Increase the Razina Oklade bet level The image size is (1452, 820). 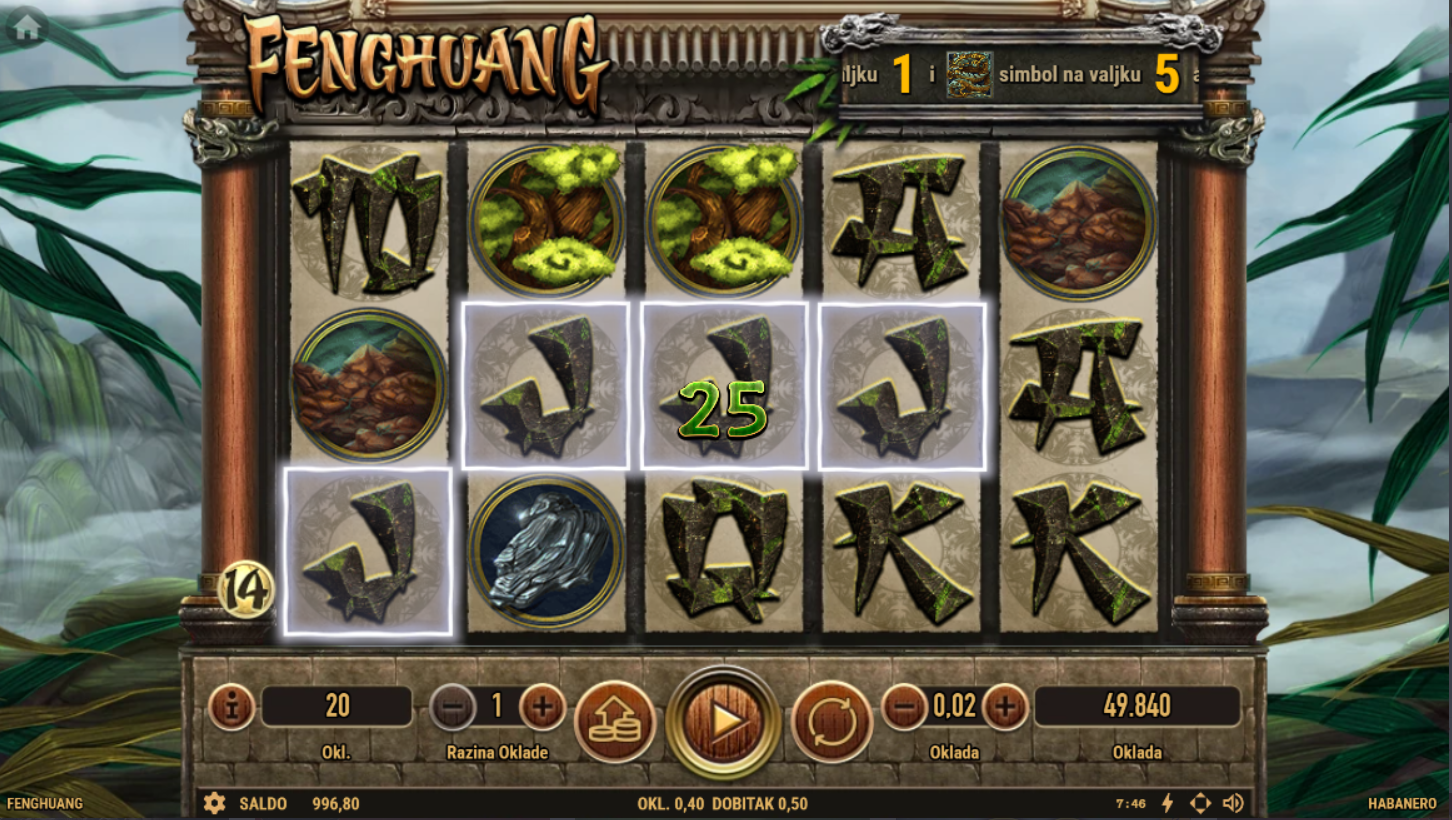(x=543, y=707)
